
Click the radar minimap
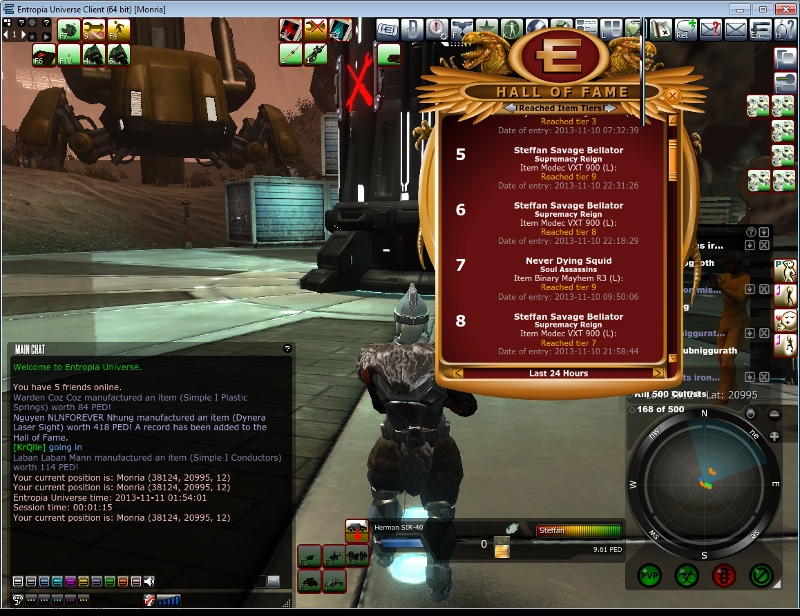[x=704, y=484]
